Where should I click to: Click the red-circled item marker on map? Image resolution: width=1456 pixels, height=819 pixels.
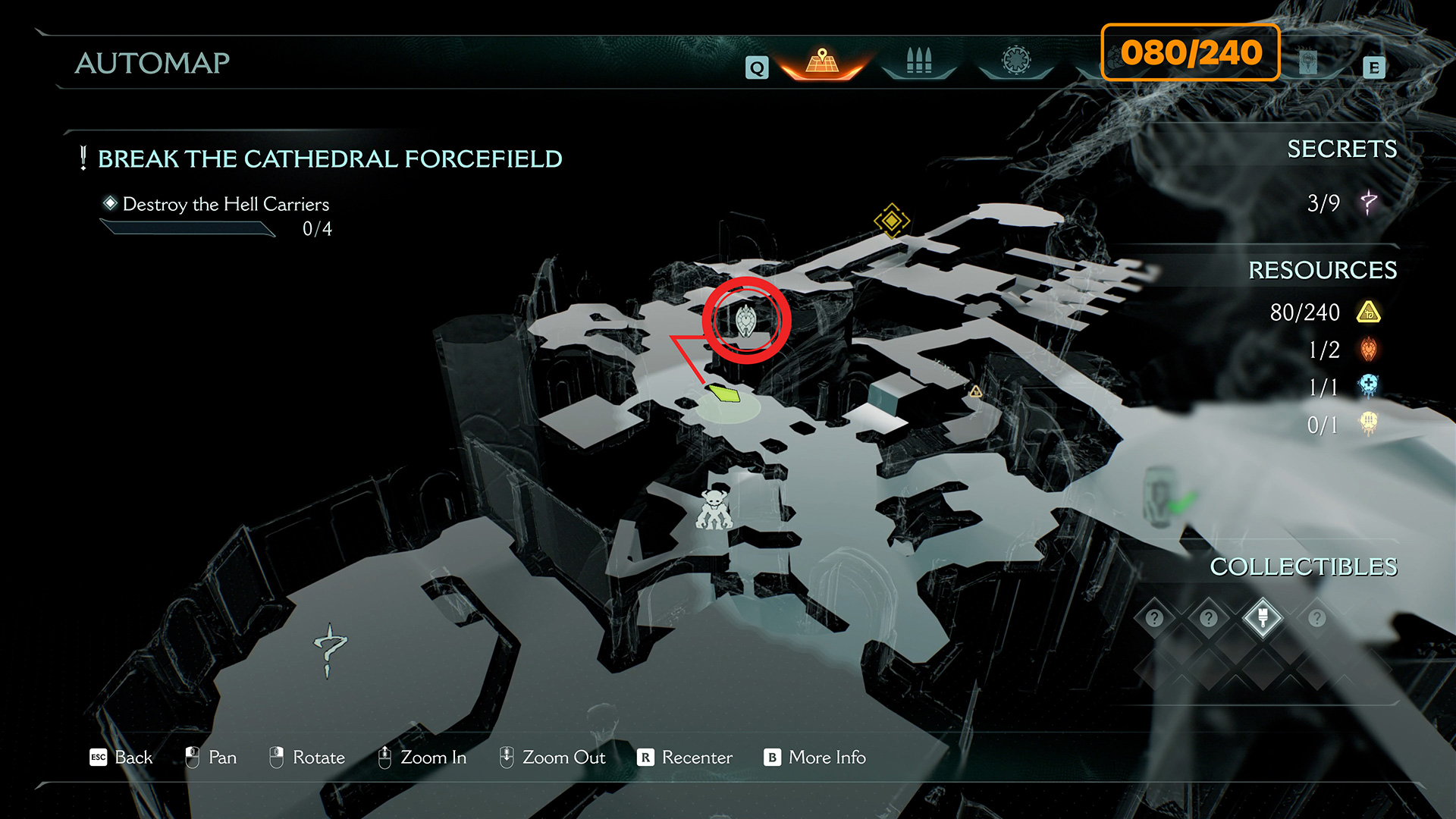point(746,321)
